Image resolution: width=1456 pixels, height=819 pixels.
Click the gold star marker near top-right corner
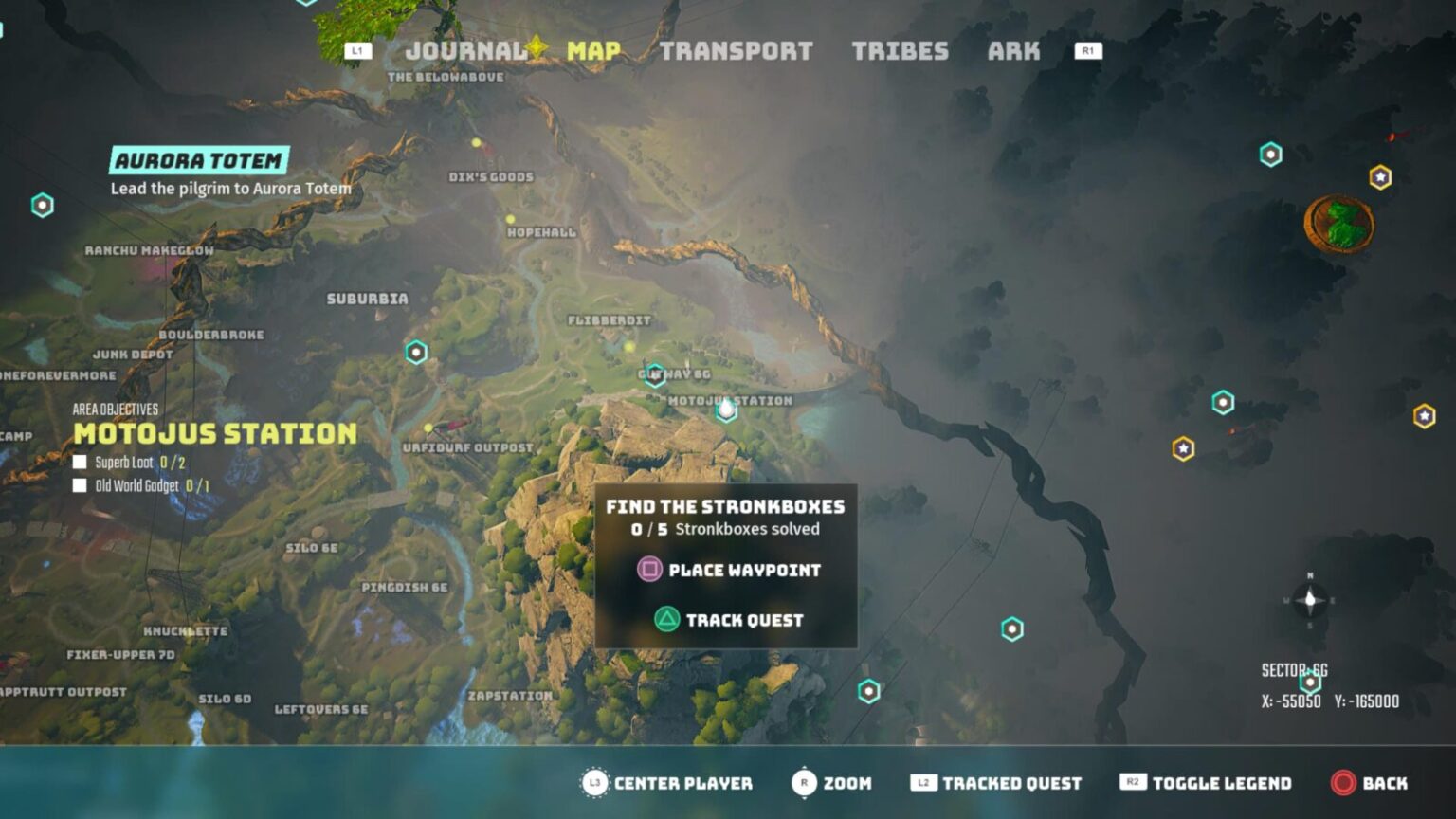click(1380, 175)
